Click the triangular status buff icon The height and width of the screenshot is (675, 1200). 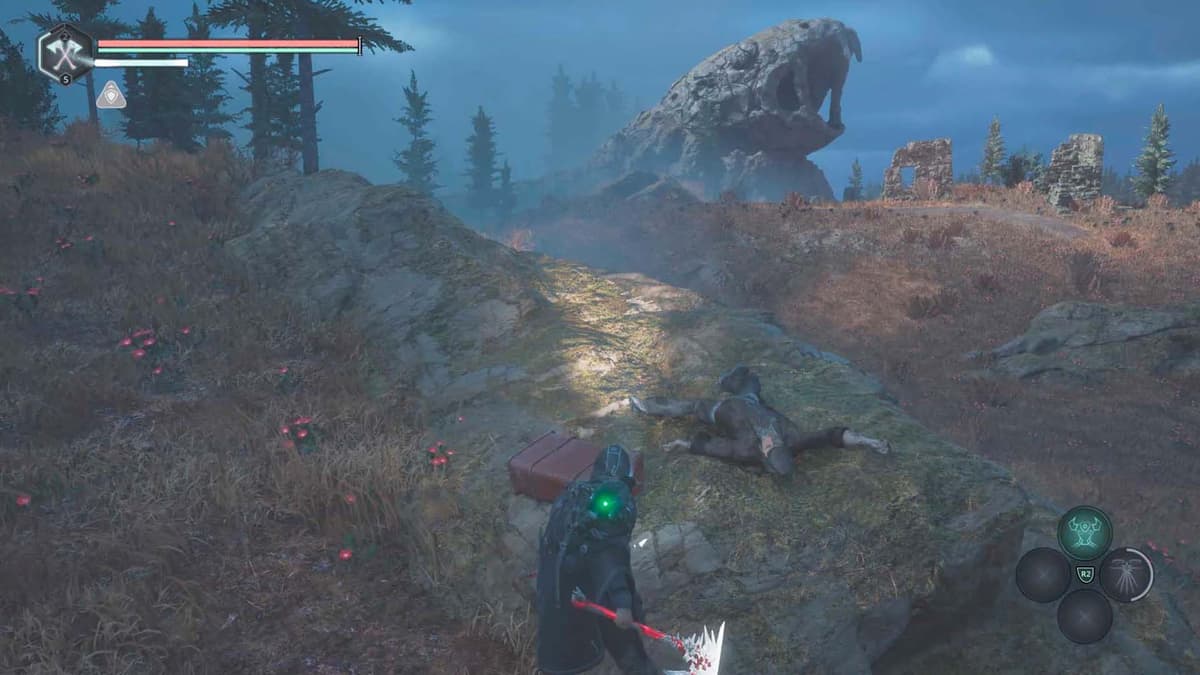(x=111, y=95)
